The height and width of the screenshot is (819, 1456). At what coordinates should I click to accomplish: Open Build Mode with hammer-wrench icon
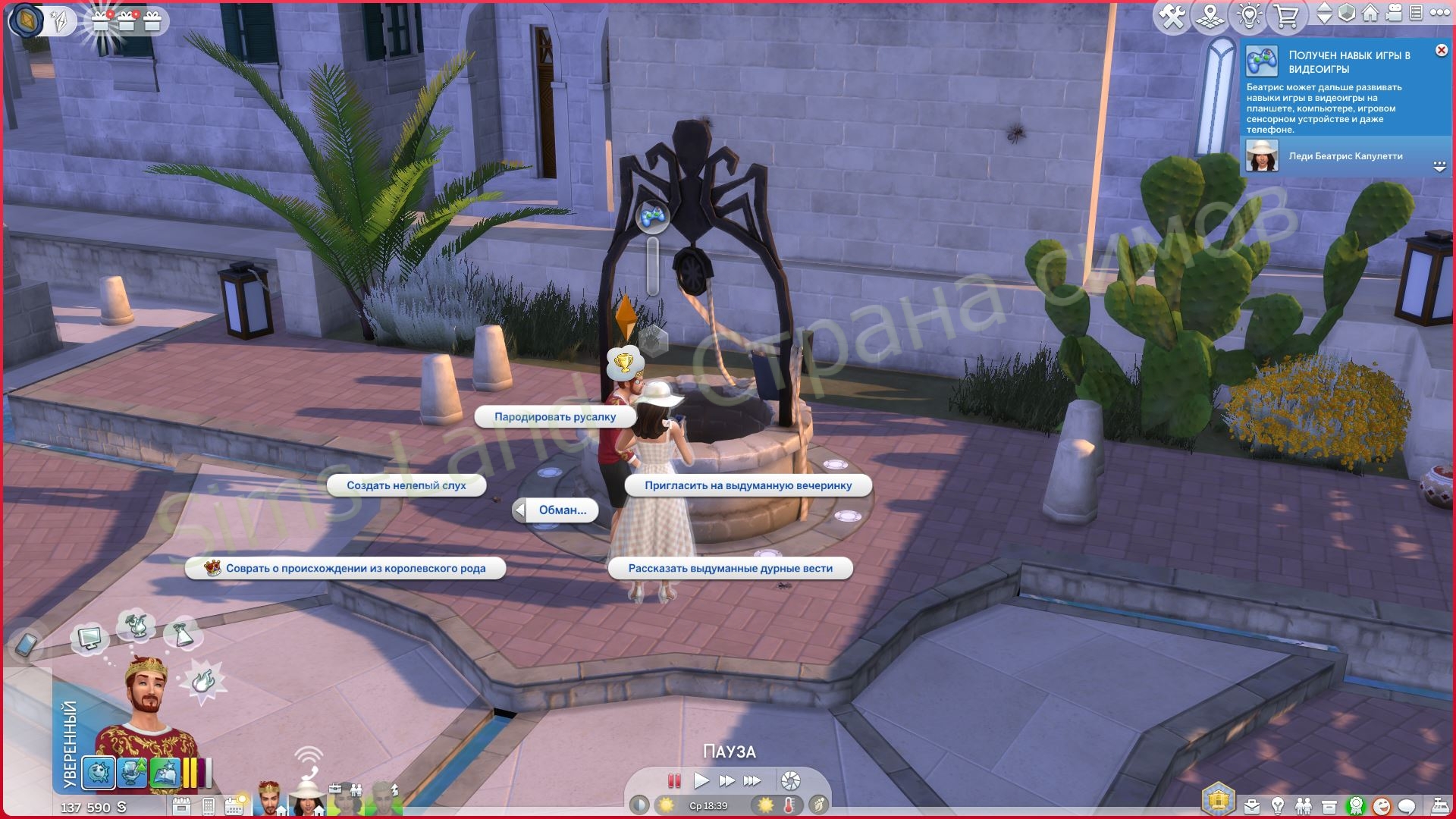pyautogui.click(x=1172, y=16)
